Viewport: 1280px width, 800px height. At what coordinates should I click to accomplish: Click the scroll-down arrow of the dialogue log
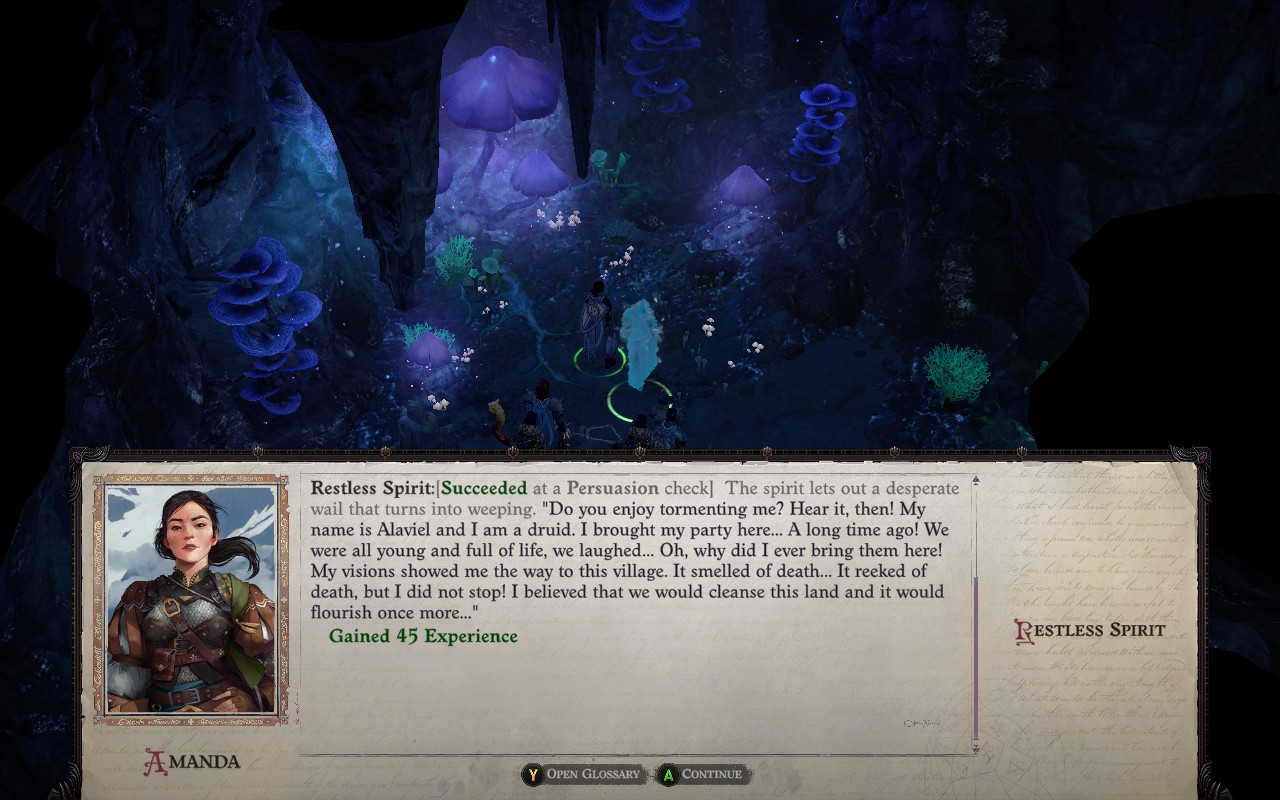point(976,747)
